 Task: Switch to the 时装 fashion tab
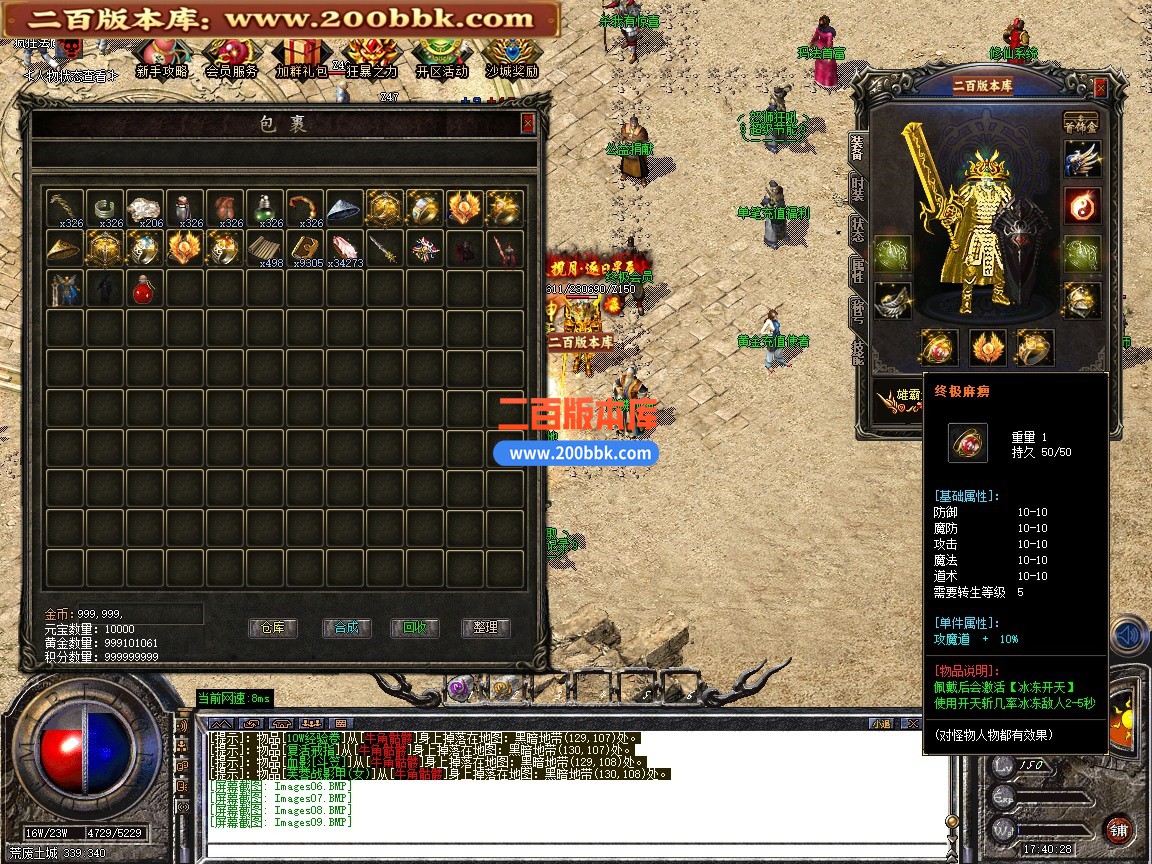[858, 187]
